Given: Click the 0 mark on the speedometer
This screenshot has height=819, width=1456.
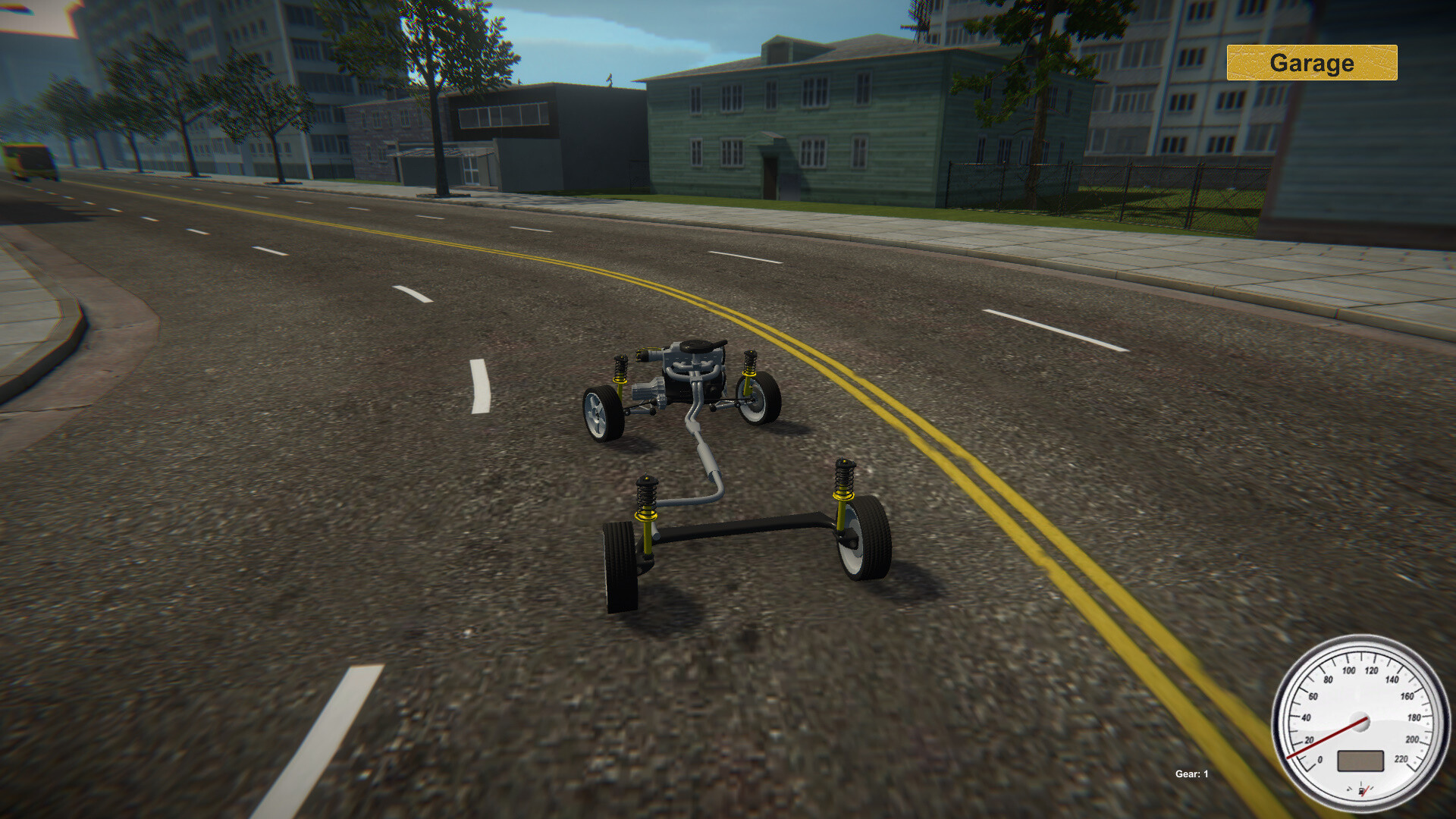Looking at the screenshot, I should tap(1320, 760).
